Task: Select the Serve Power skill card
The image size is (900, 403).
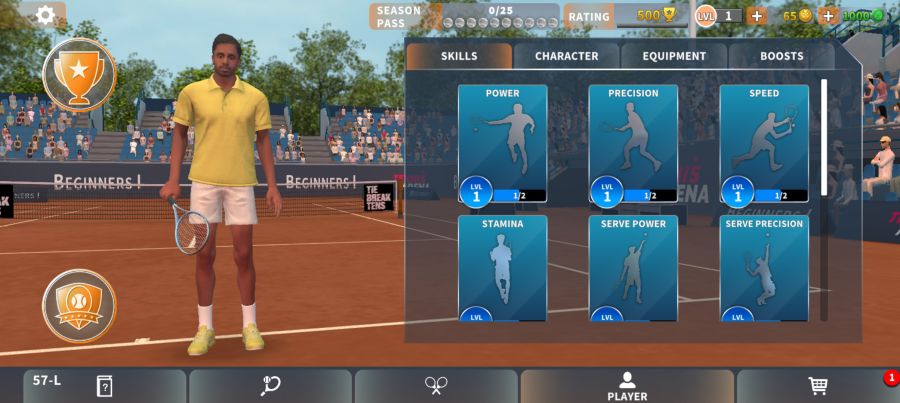Action: pos(633,268)
